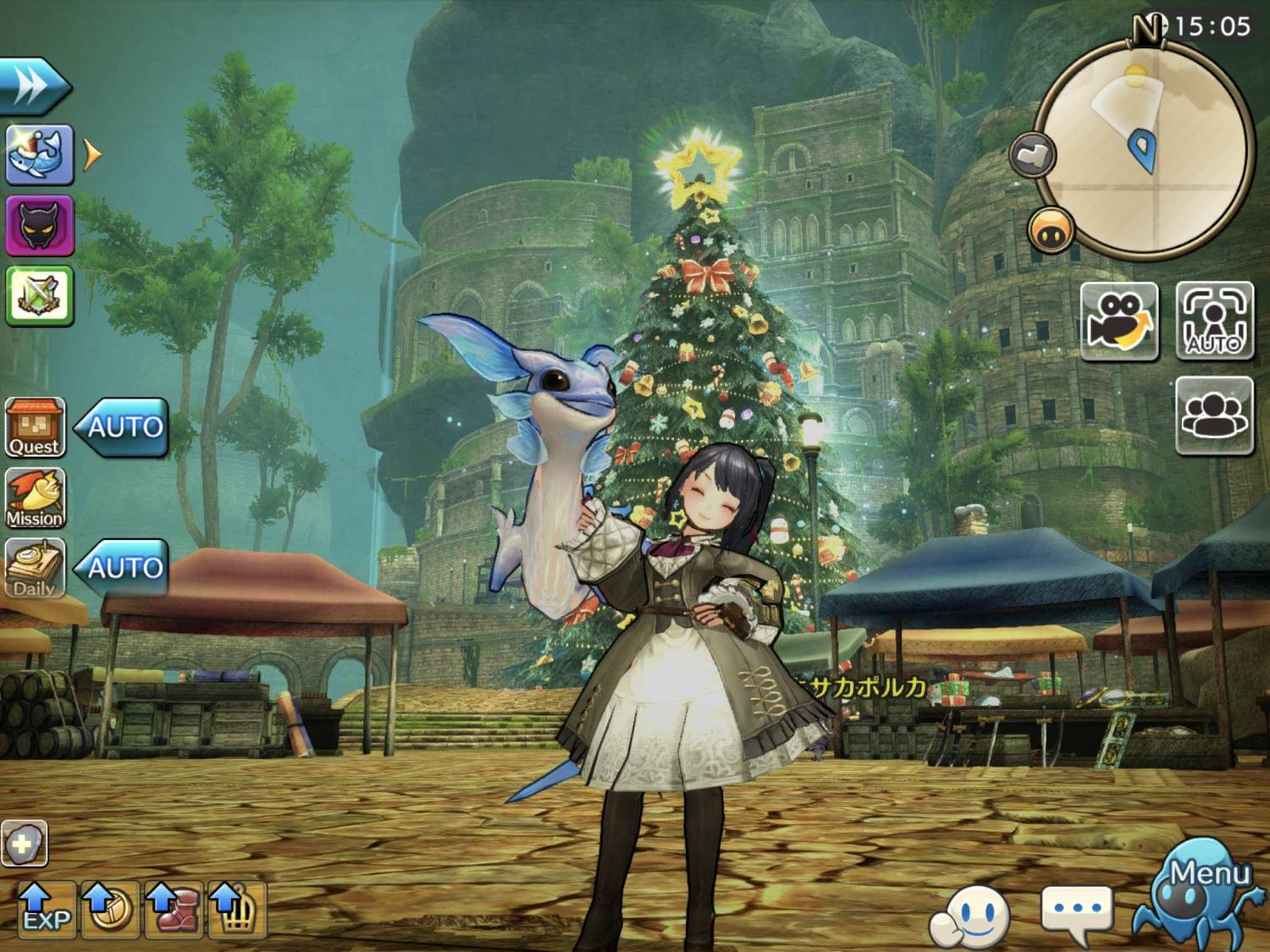
Task: Open the blue dragon pet icon
Action: (x=40, y=155)
